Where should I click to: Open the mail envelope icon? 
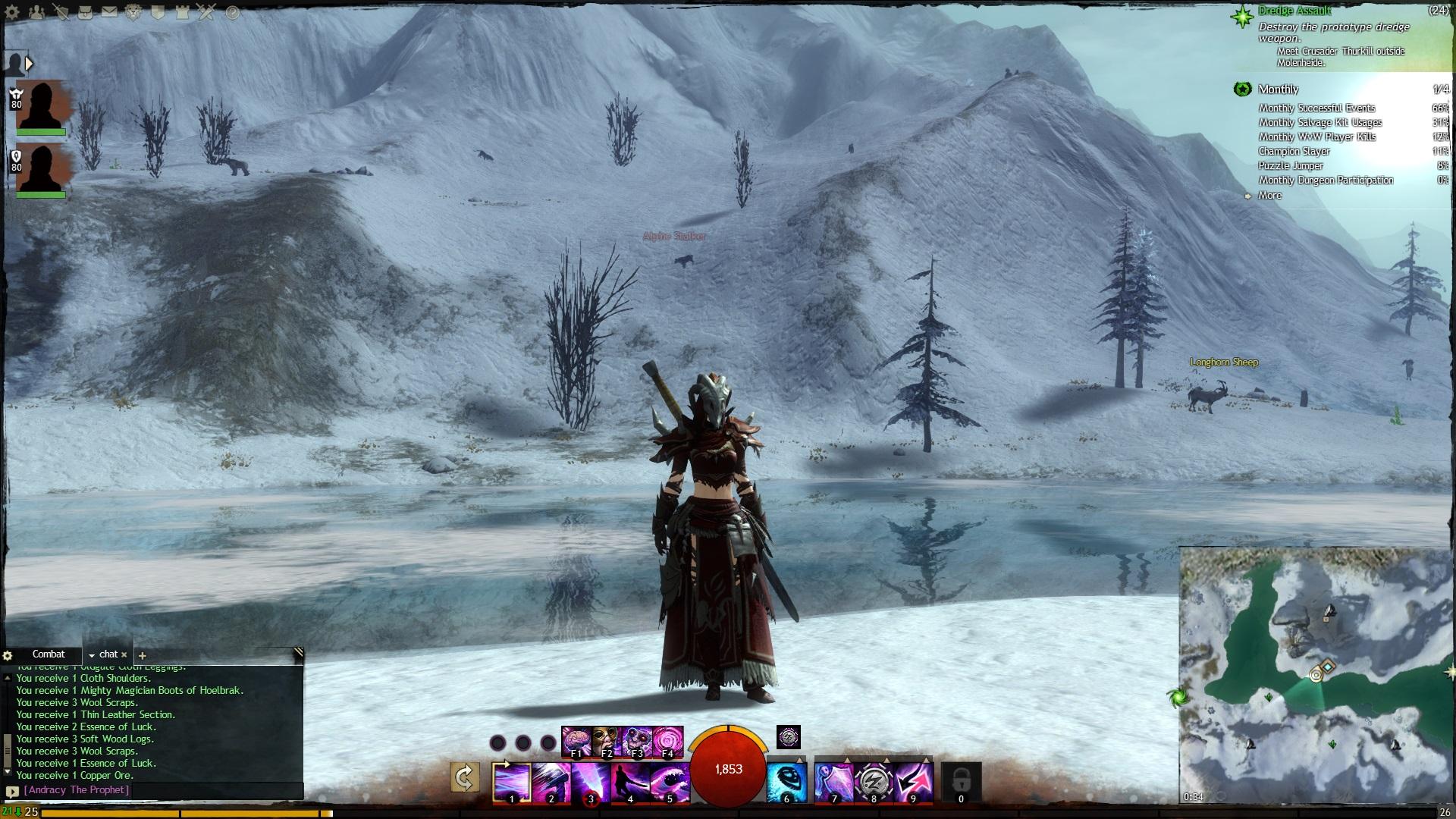[110, 12]
